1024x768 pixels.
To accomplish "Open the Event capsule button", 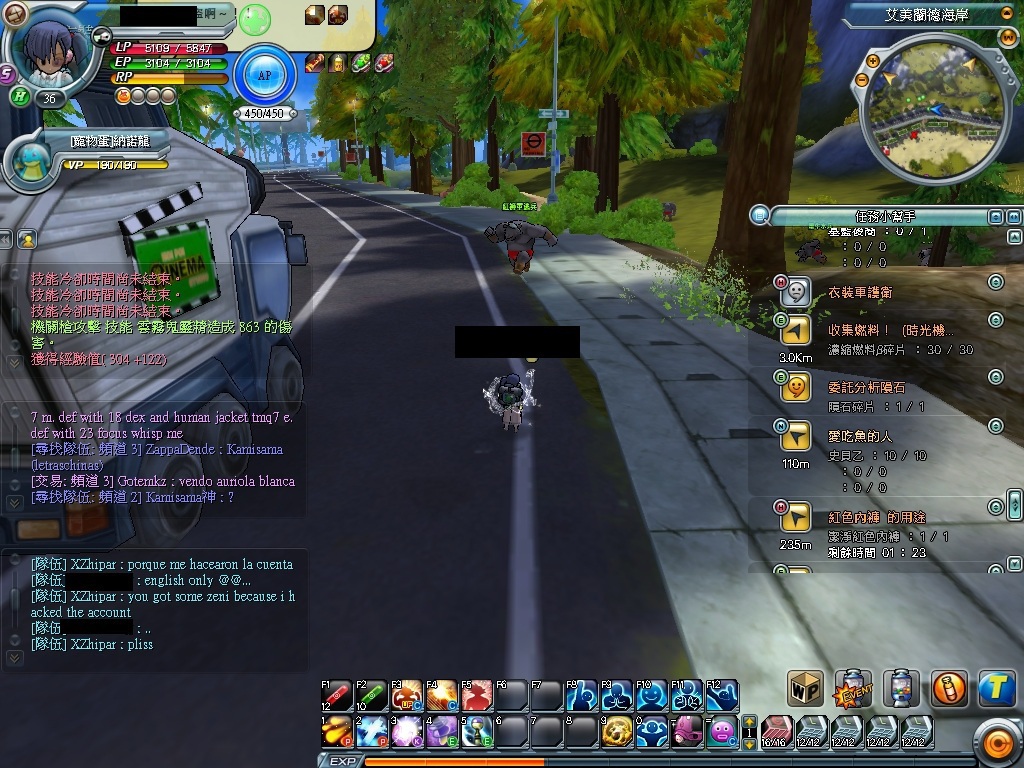I will [x=853, y=688].
